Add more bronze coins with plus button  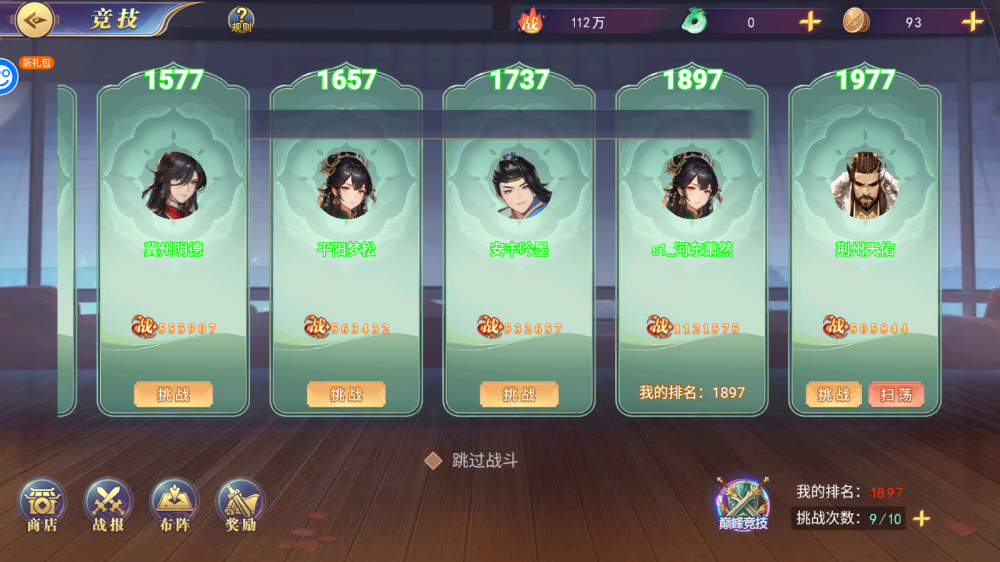[x=973, y=21]
